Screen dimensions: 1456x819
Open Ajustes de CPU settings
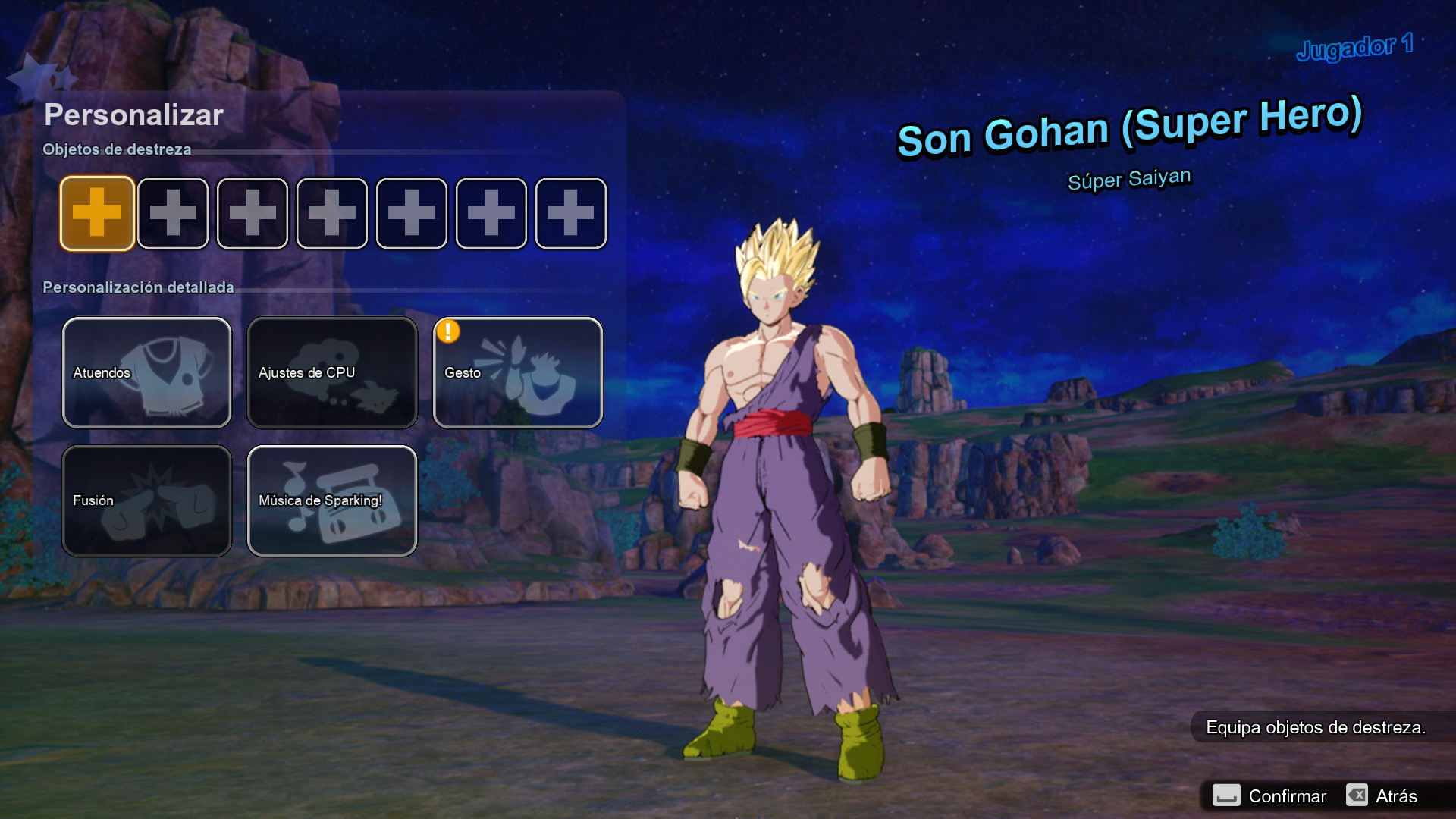point(332,372)
